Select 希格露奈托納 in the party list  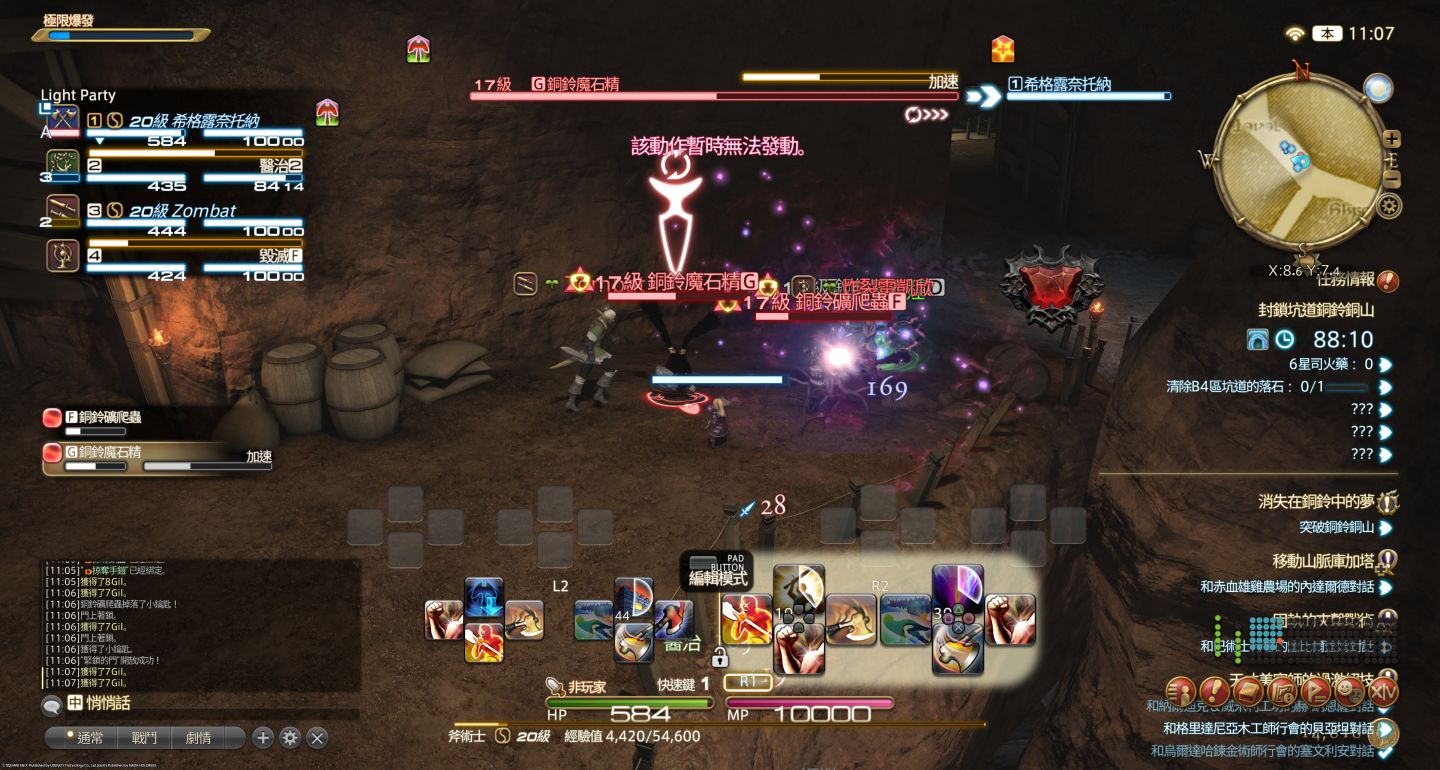(195, 121)
